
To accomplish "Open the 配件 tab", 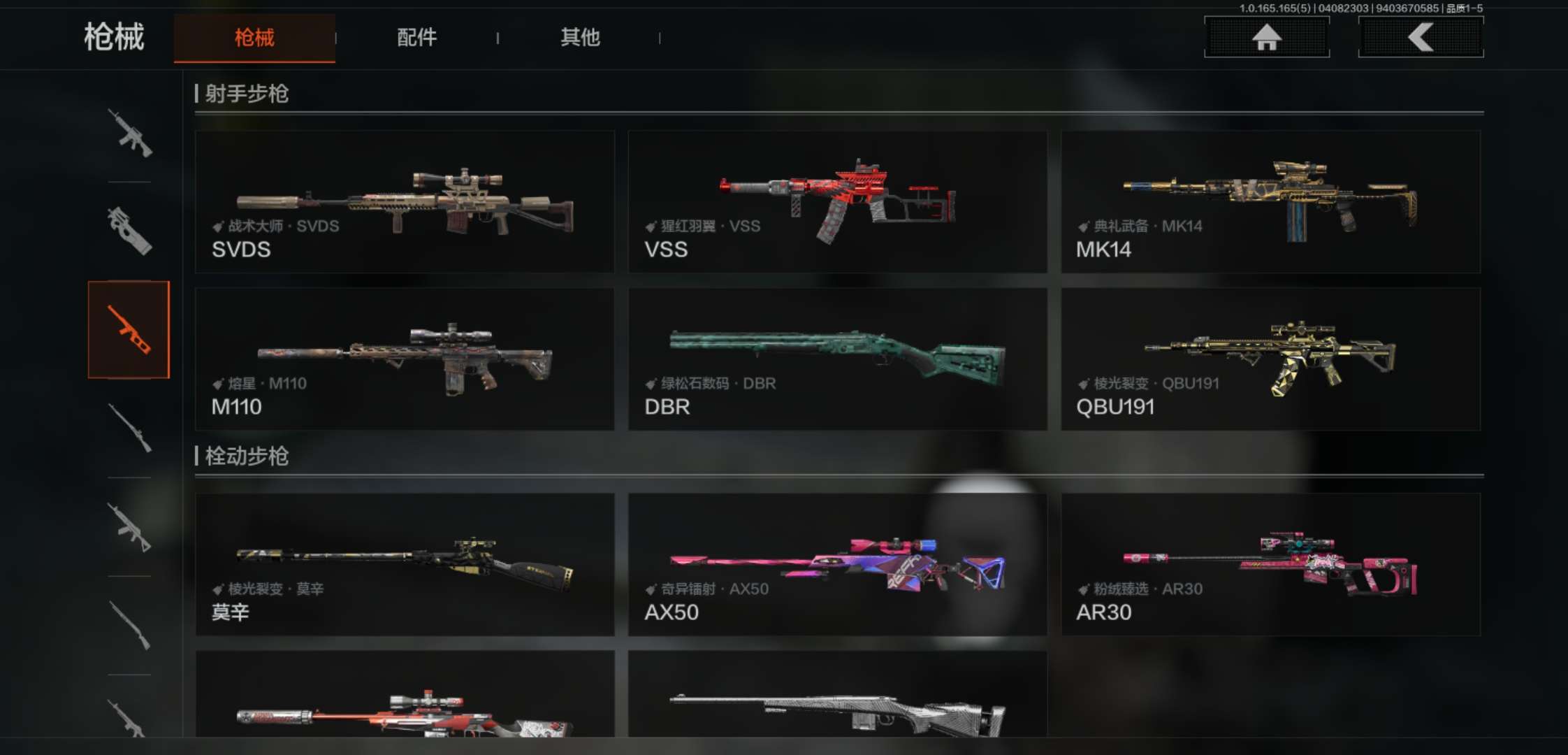I will click(x=416, y=38).
